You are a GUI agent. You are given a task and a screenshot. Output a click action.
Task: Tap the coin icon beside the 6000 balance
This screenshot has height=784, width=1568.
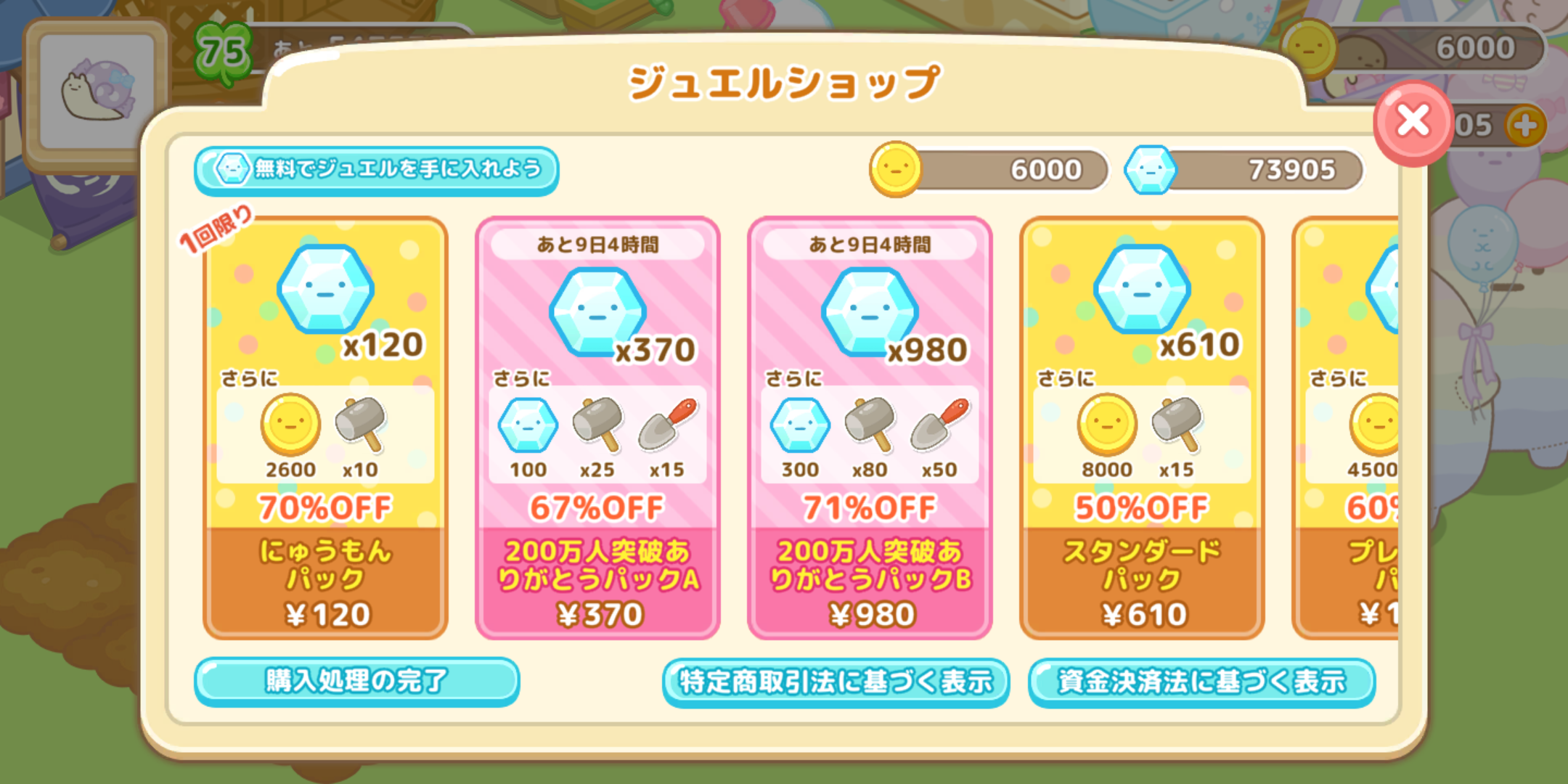[x=896, y=169]
